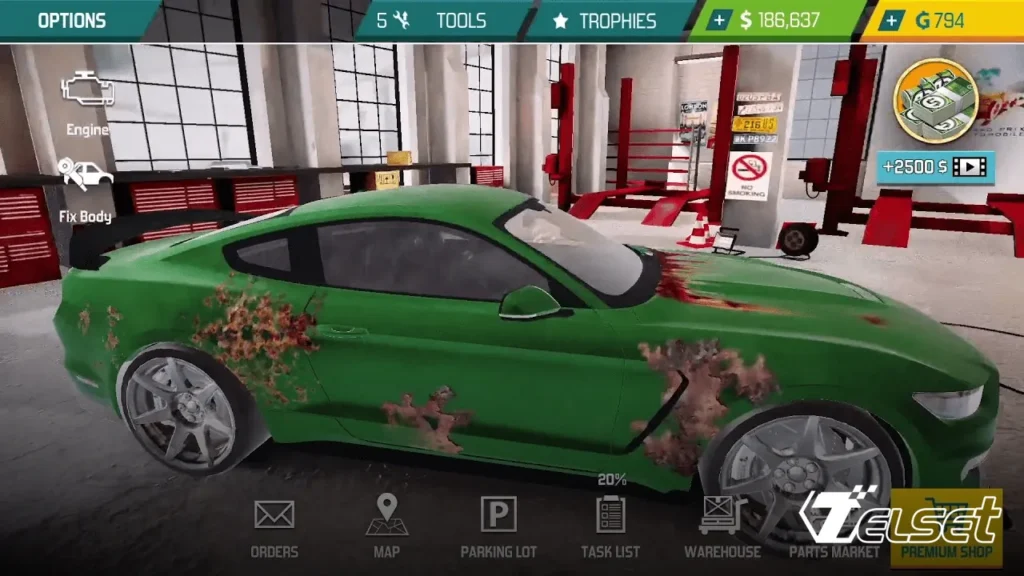Add more cash with the green plus
The height and width of the screenshot is (576, 1024).
click(x=720, y=20)
